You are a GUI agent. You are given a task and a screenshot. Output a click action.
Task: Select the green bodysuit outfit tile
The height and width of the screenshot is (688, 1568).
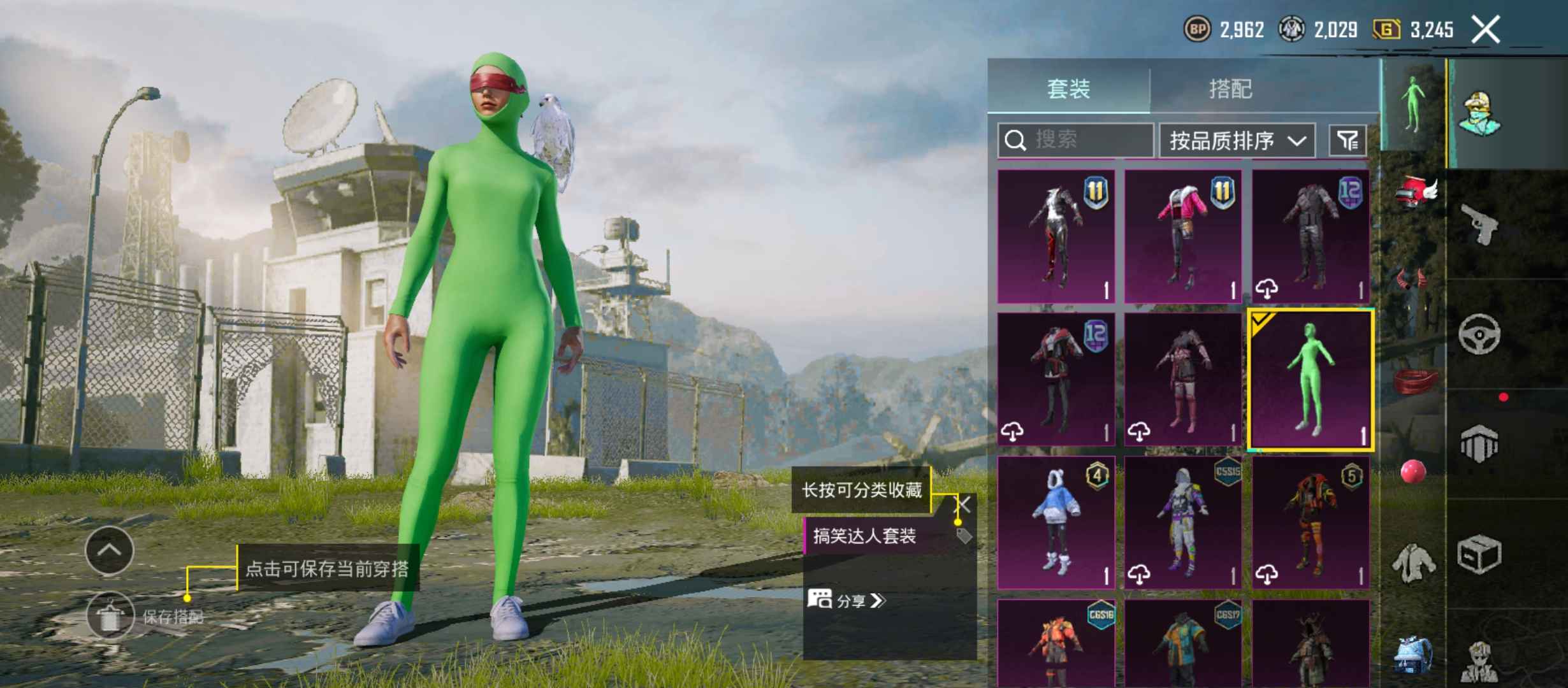1310,380
